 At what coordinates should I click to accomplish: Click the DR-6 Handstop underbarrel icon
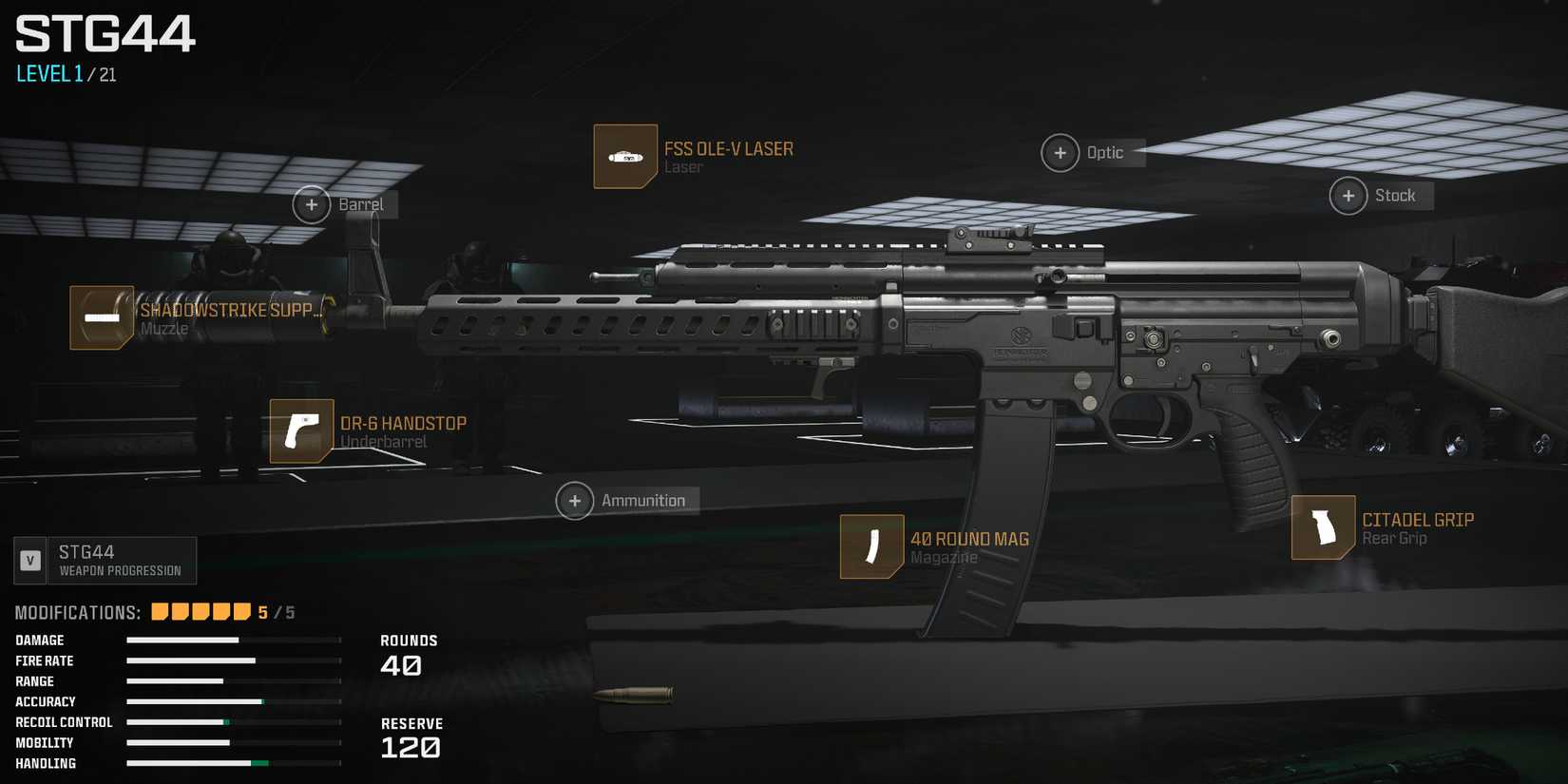click(300, 432)
